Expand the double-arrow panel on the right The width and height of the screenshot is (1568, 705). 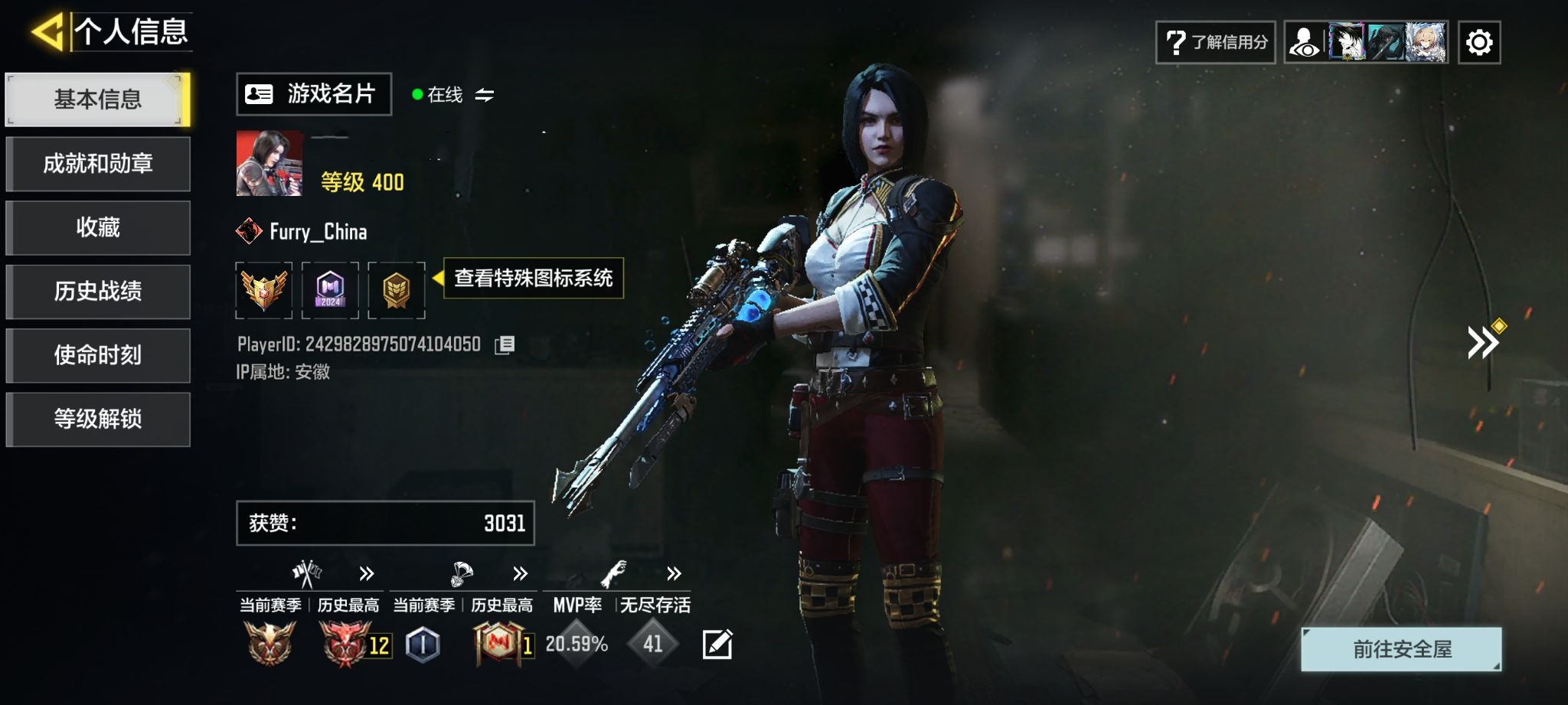[x=1483, y=342]
